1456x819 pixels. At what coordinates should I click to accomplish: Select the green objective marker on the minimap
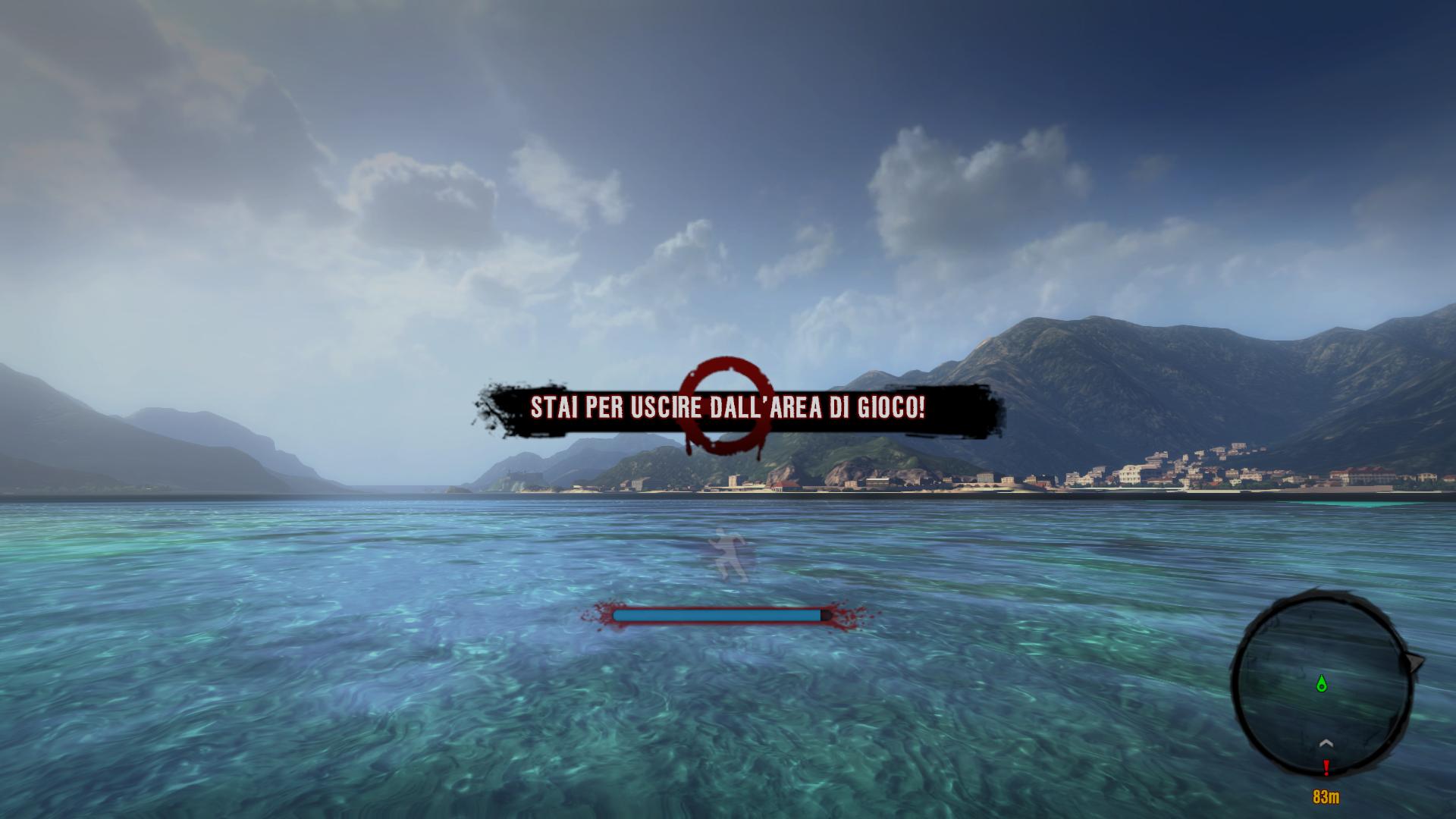coord(1323,684)
